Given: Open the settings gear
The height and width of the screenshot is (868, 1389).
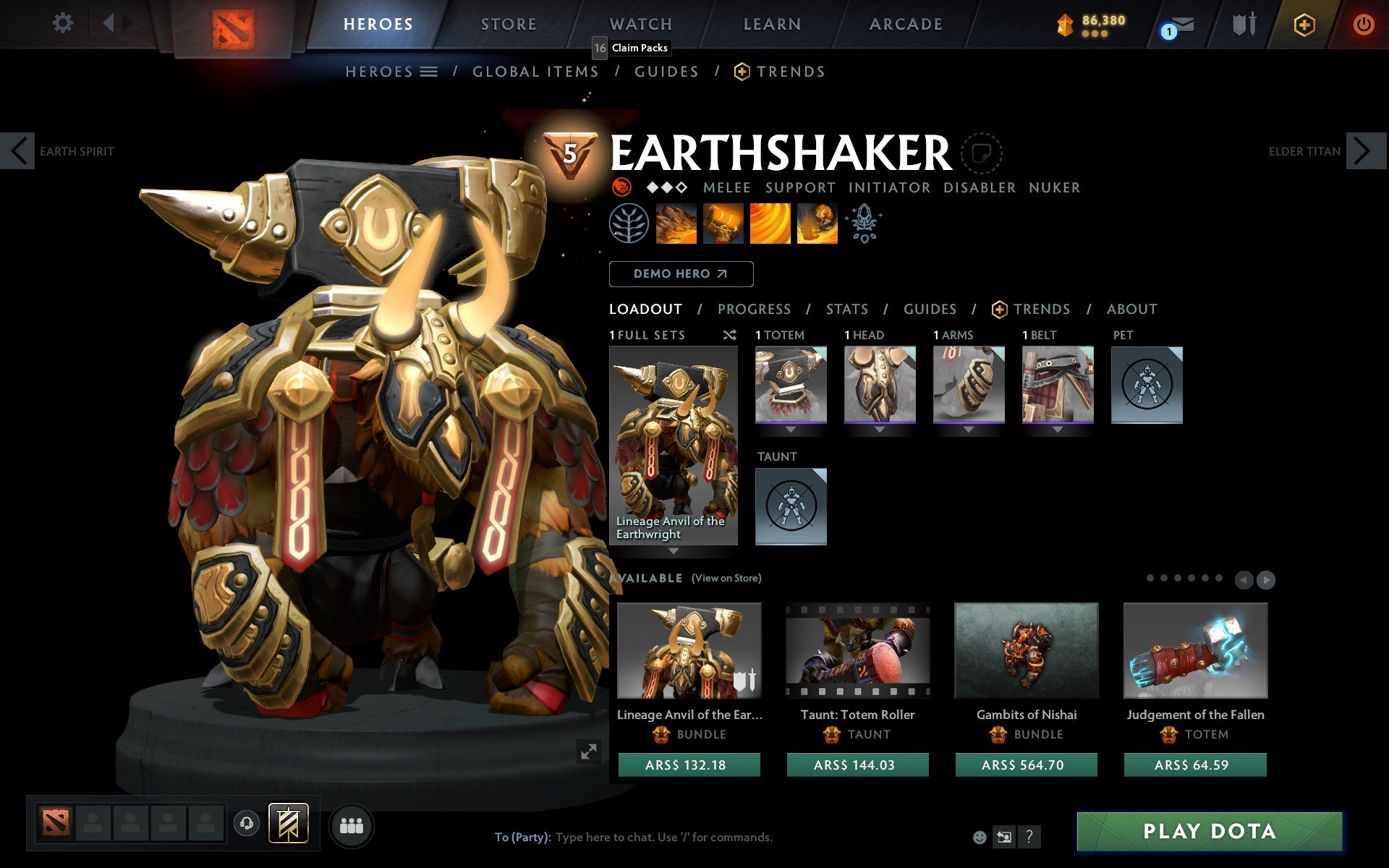Looking at the screenshot, I should (64, 22).
